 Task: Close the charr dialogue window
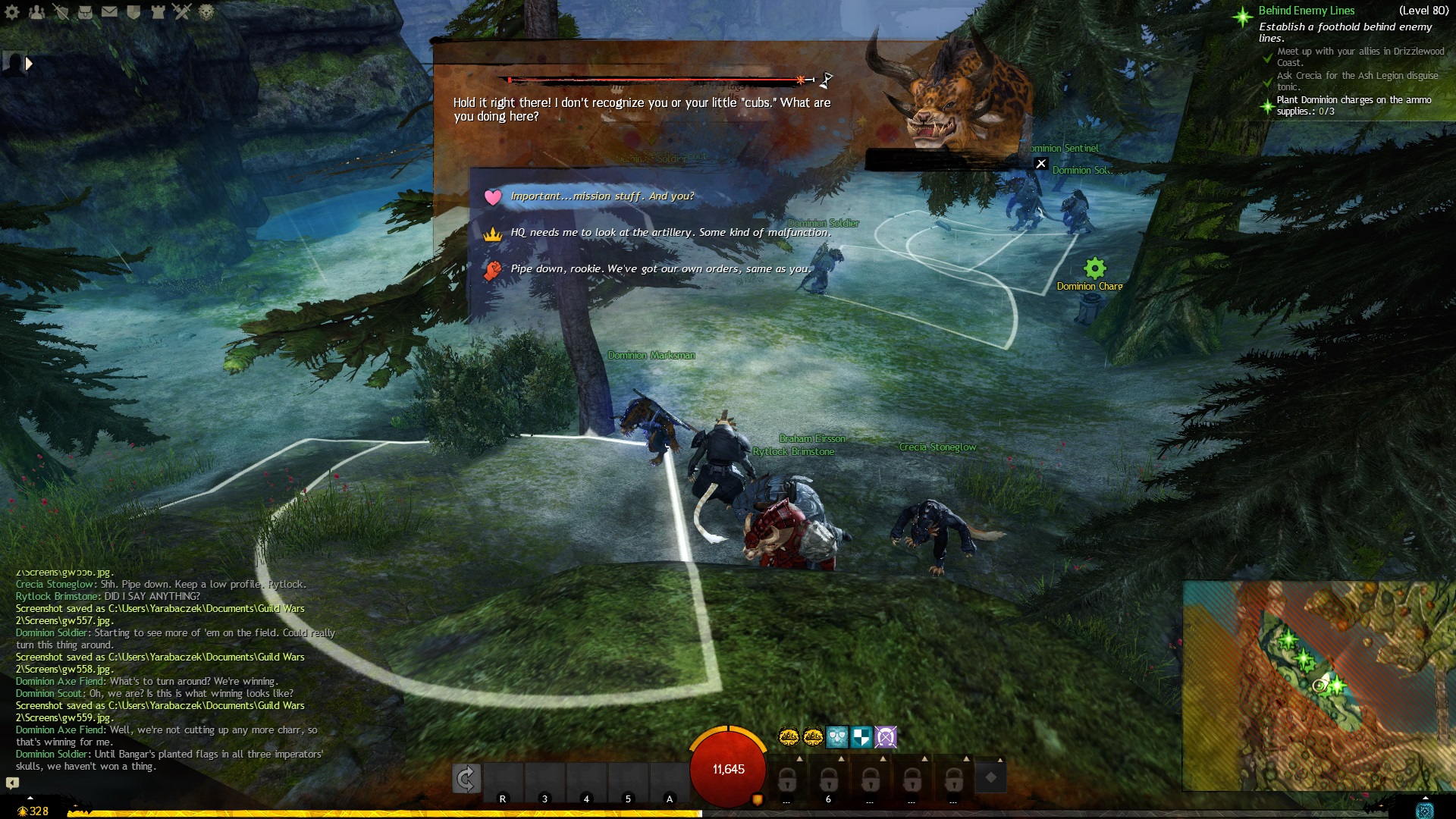coord(1041,164)
